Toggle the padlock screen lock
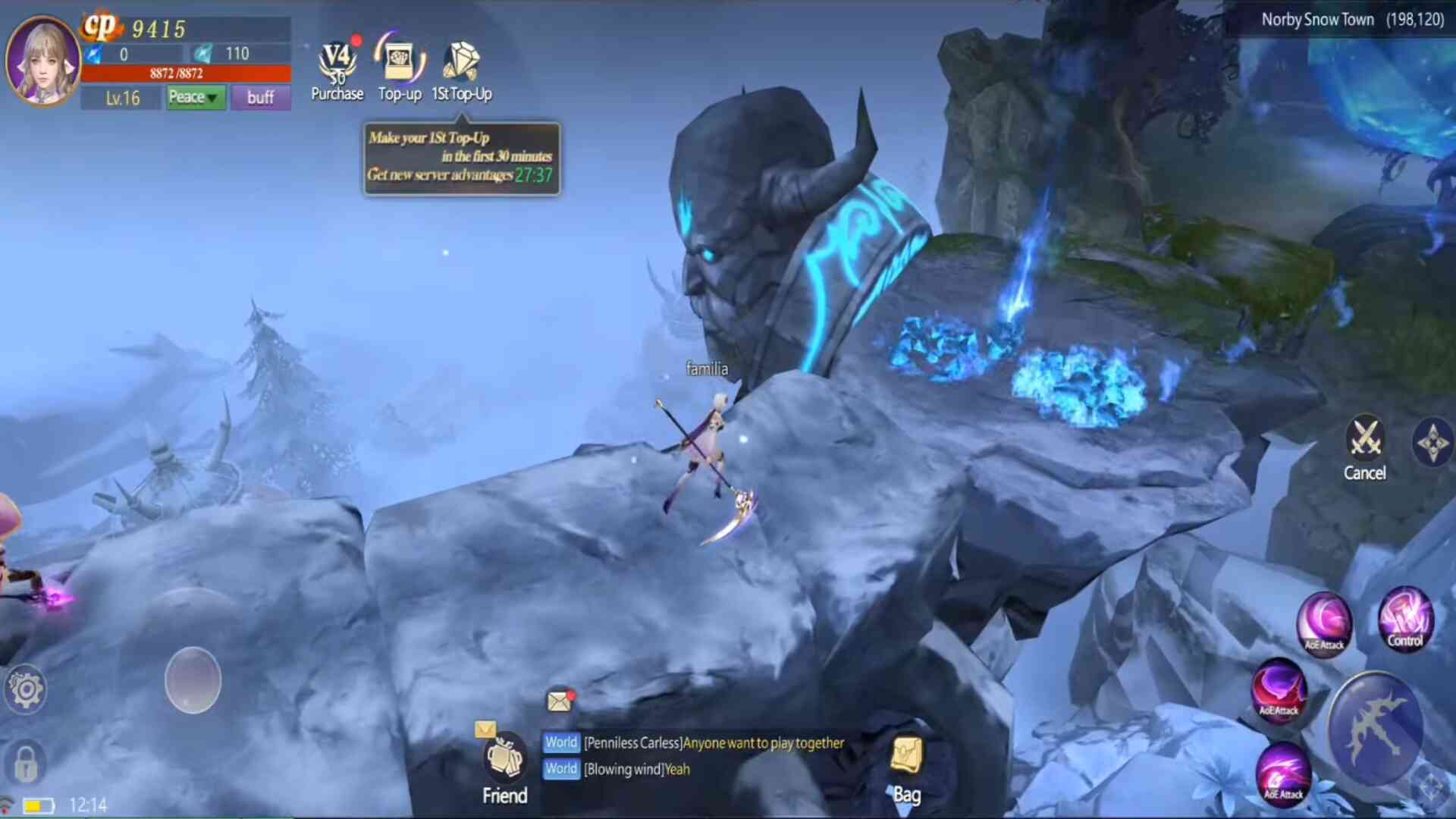This screenshot has width=1456, height=819. click(26, 761)
